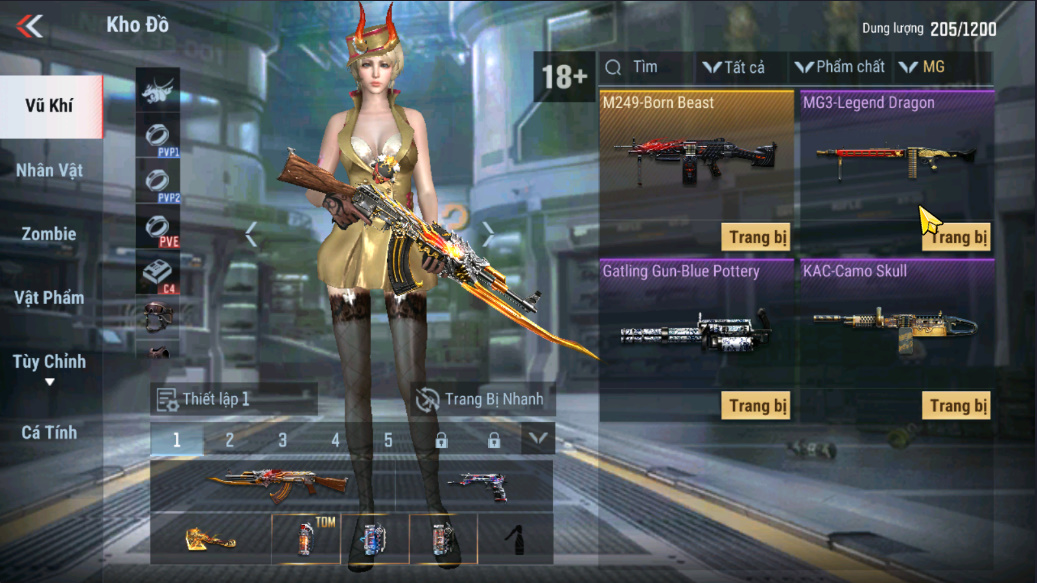Open the Phẩm chất quality dropdown
The height and width of the screenshot is (583, 1037).
[x=840, y=67]
